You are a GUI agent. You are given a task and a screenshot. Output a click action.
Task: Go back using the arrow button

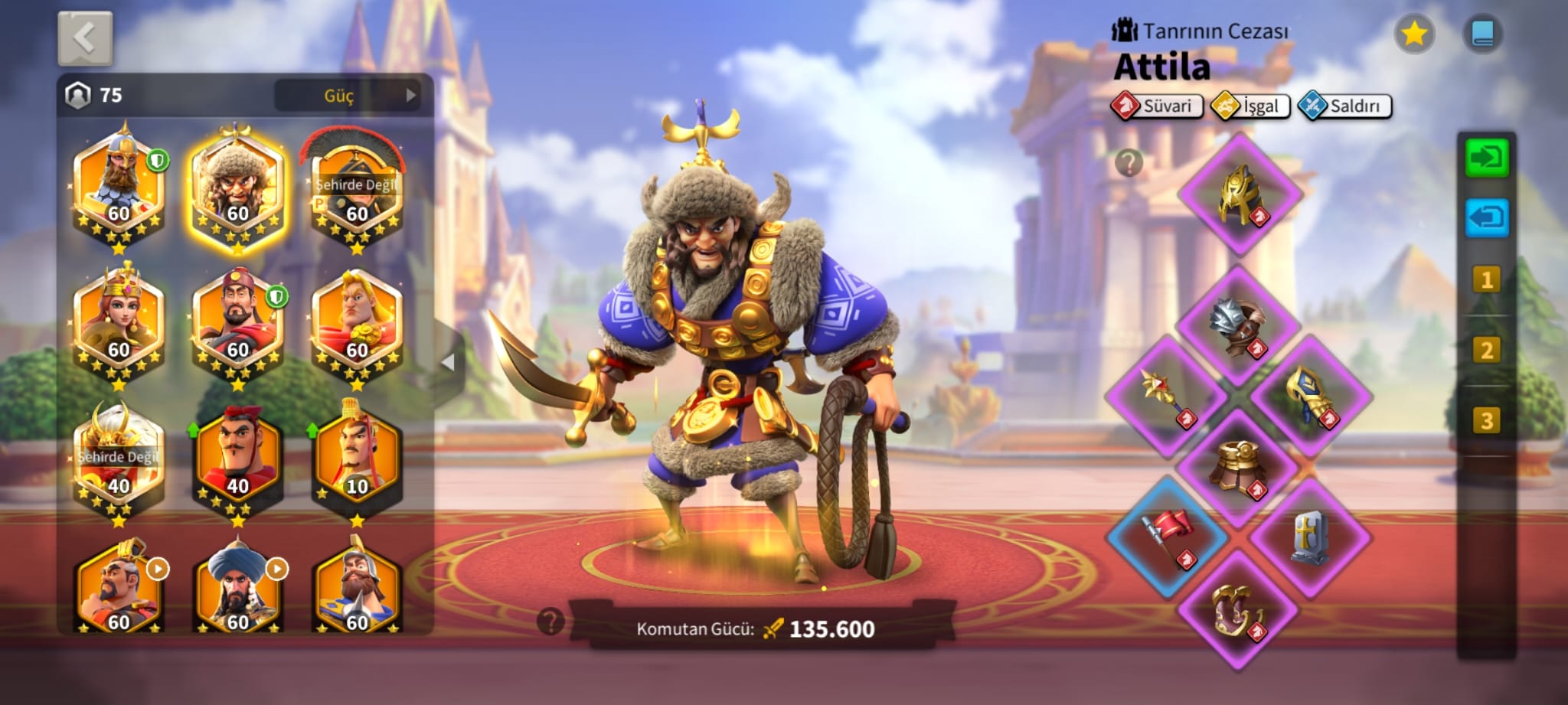click(x=85, y=38)
